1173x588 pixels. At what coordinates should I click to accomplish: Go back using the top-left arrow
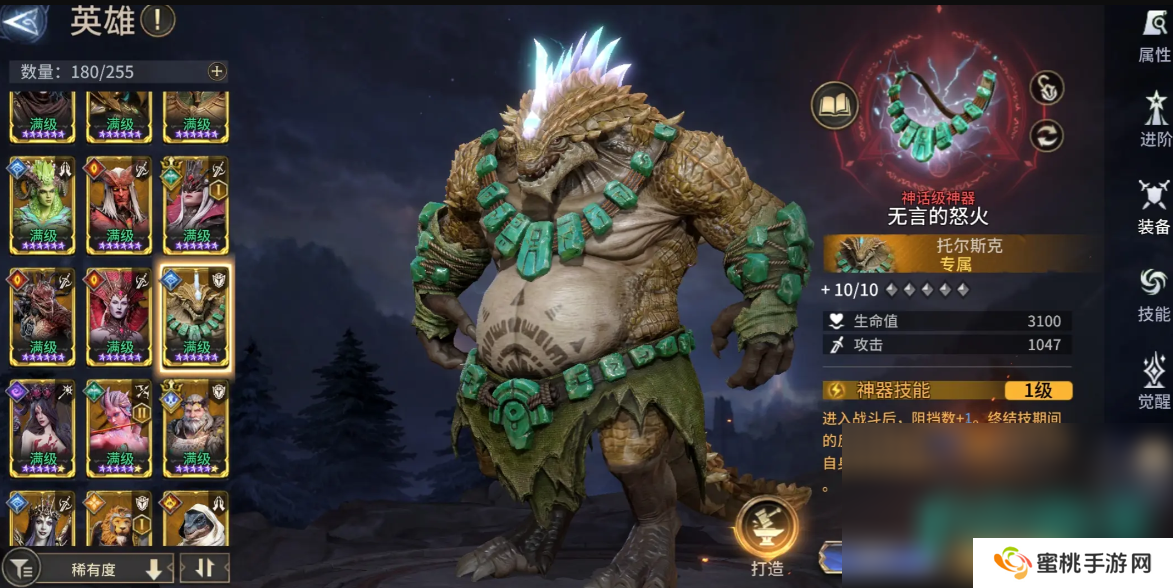[22, 22]
